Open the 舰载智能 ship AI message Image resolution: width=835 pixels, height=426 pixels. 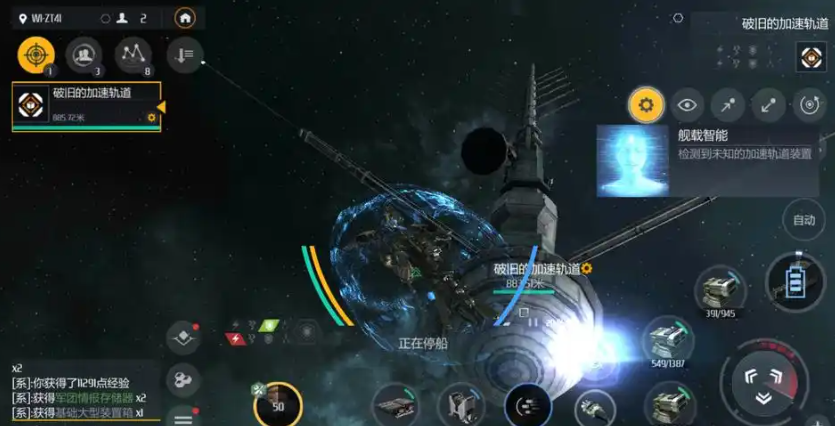click(x=711, y=160)
